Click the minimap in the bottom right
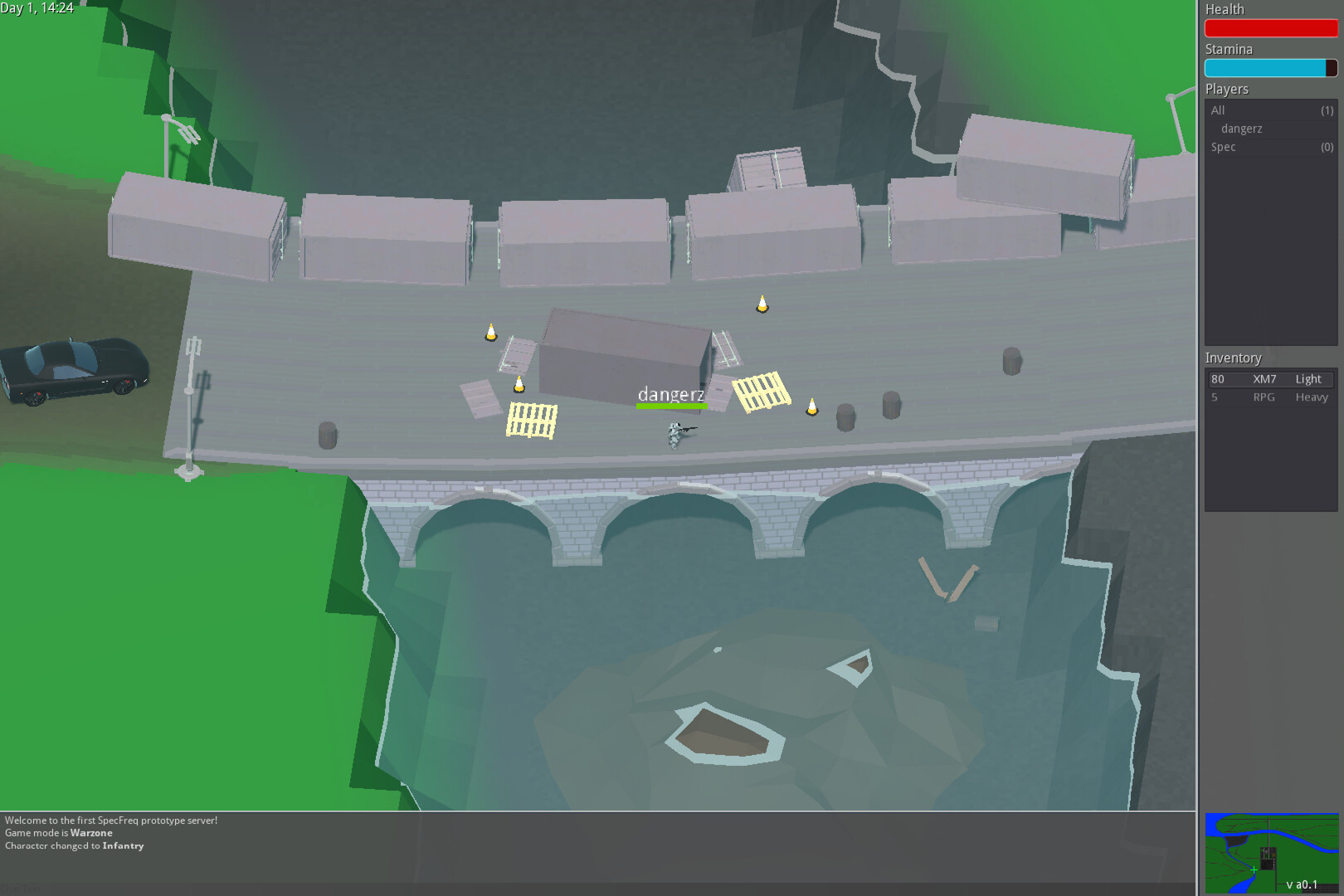The image size is (1344, 896). (1270, 853)
